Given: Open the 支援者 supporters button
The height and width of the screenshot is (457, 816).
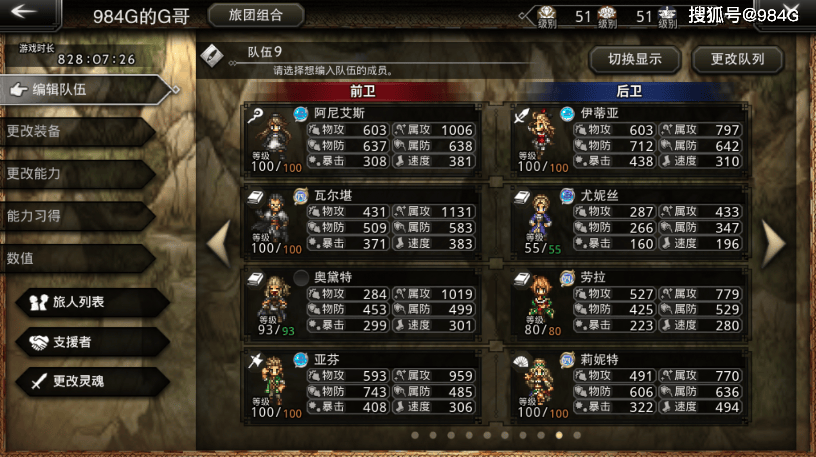Looking at the screenshot, I should pyautogui.click(x=90, y=342).
